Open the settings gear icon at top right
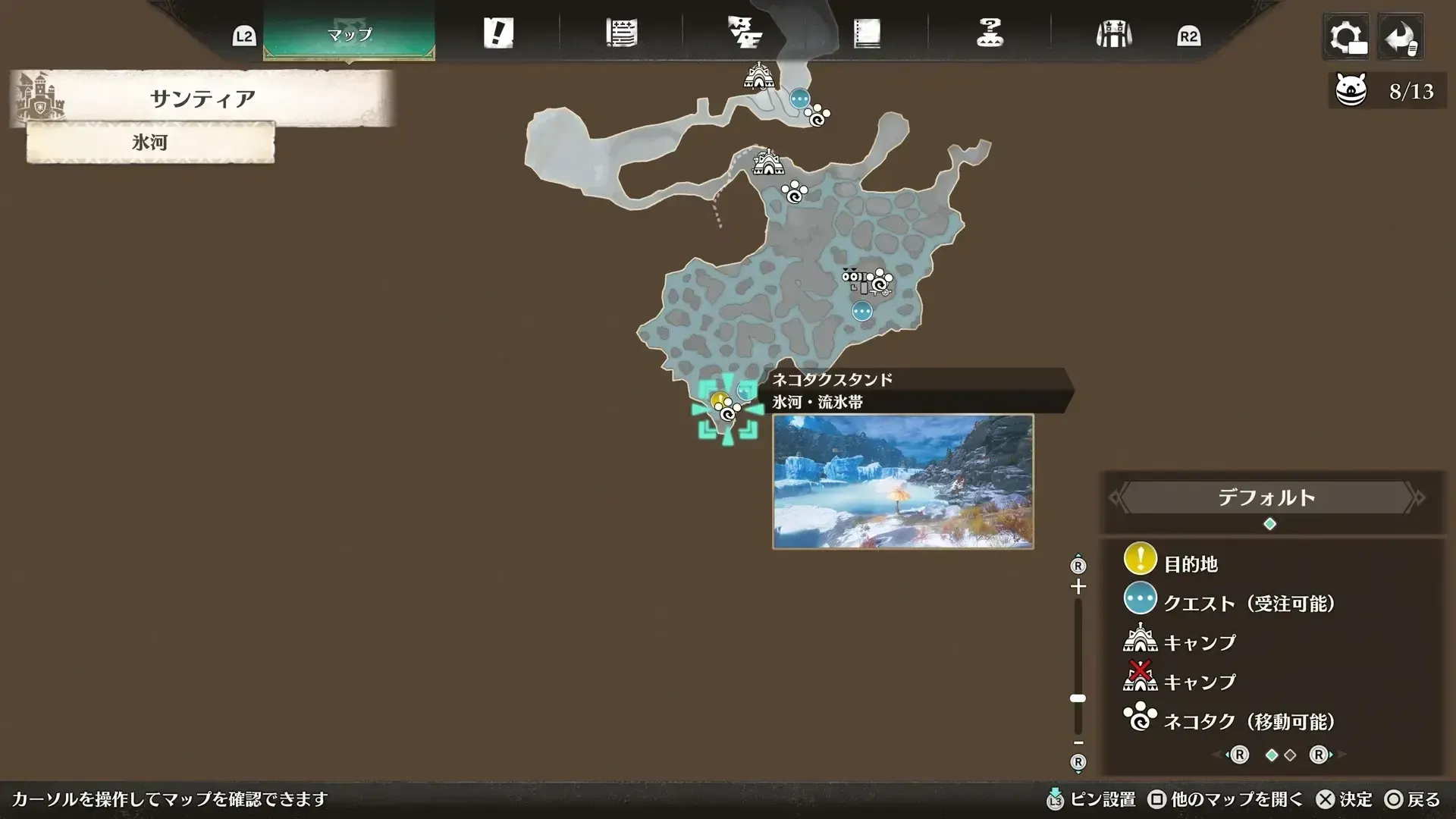Viewport: 1456px width, 819px height. 1347,36
